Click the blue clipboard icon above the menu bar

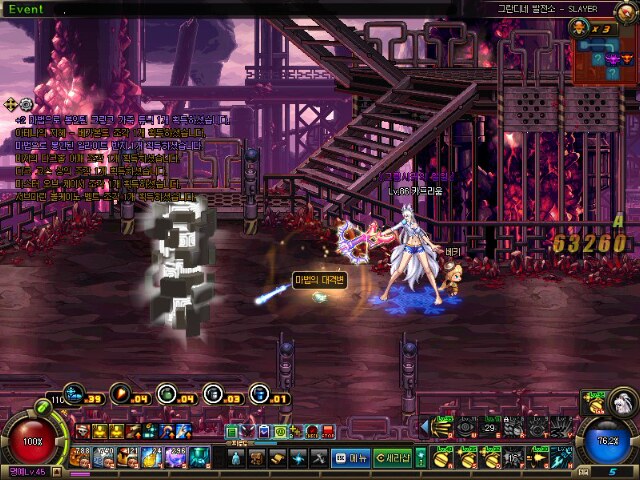264,431
